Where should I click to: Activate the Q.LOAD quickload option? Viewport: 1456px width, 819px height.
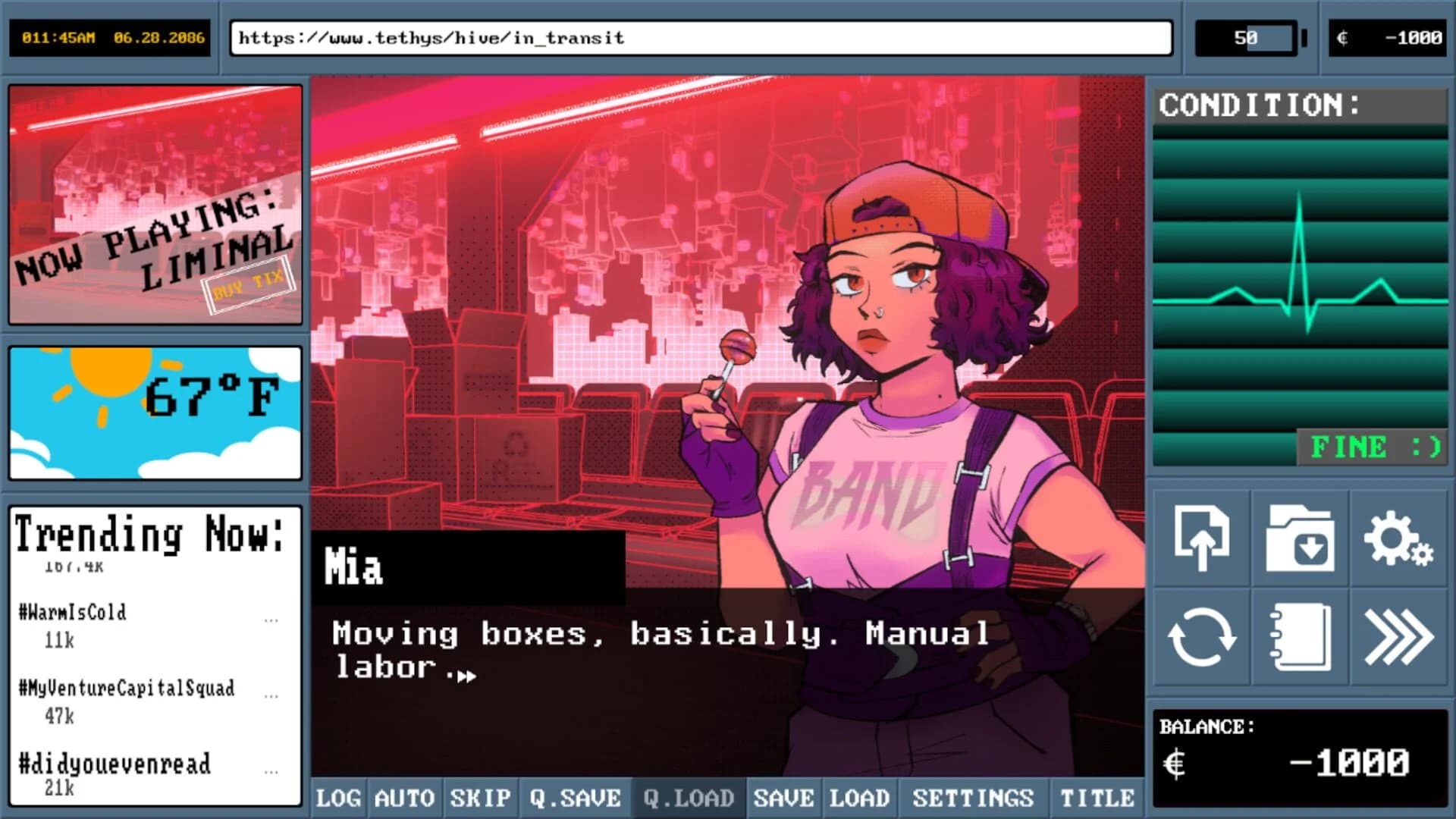click(x=687, y=798)
